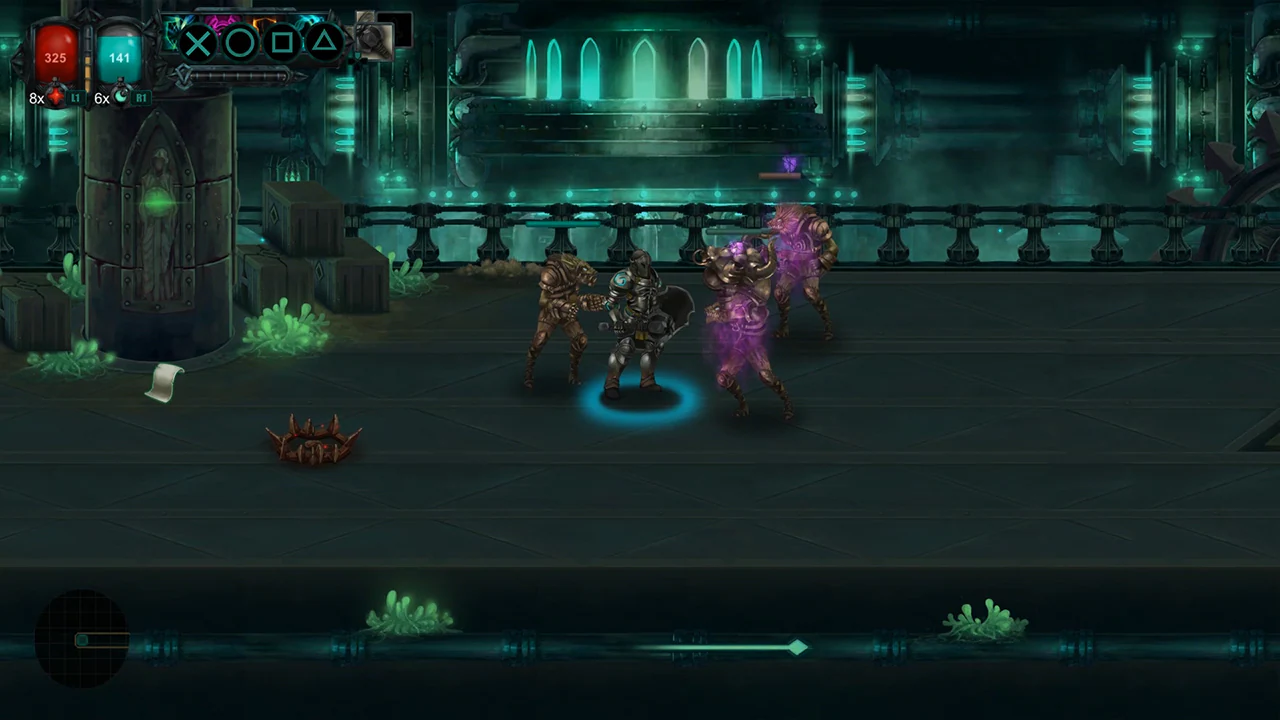Click the R1 prompt next to the mana potion
This screenshot has height=720, width=1280.
140,97
